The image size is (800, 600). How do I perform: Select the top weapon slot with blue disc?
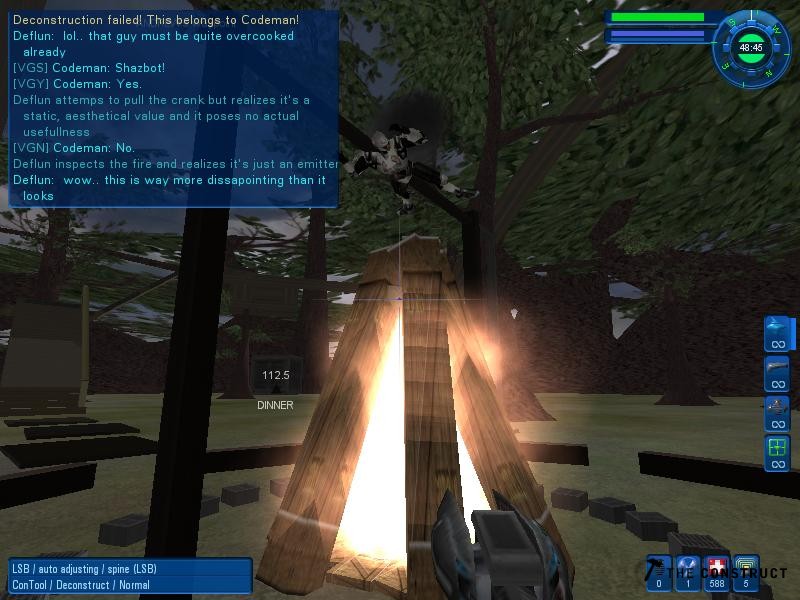(x=776, y=333)
